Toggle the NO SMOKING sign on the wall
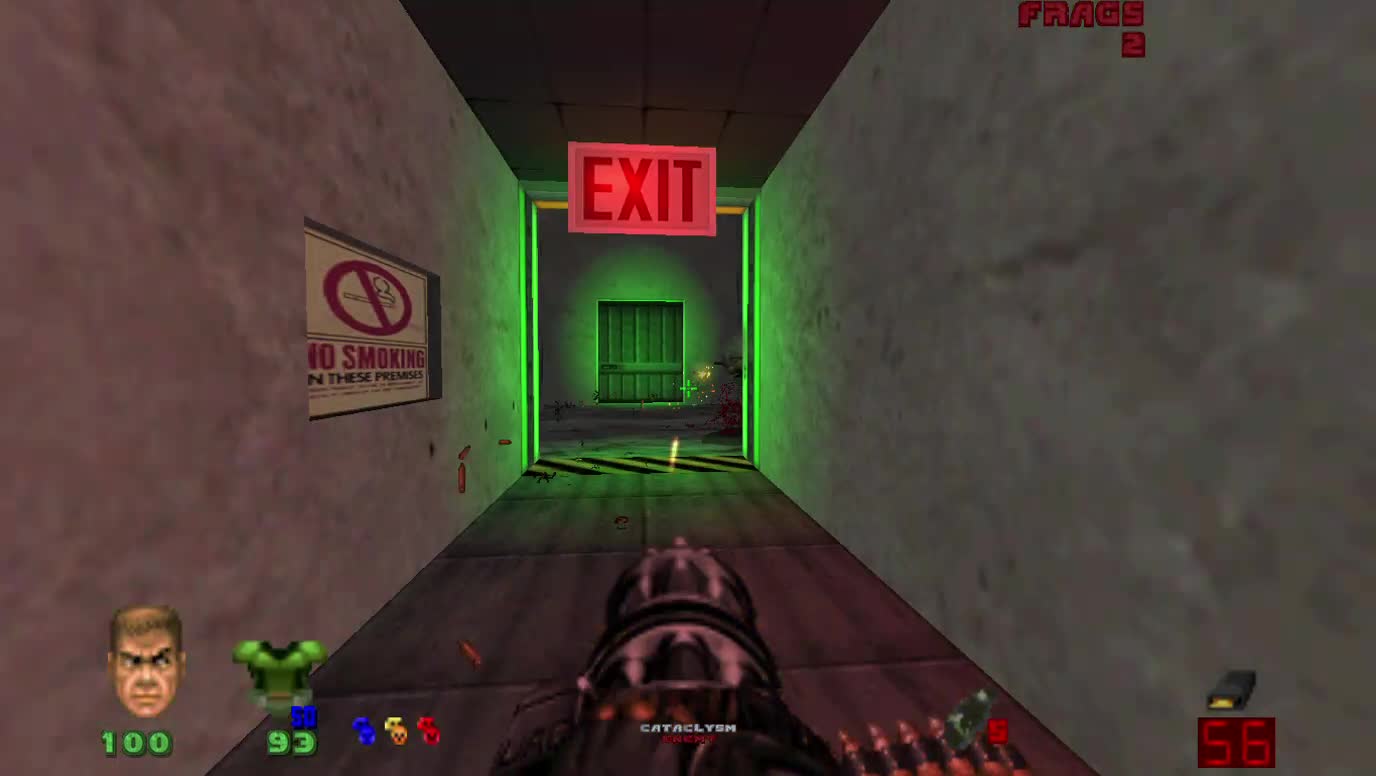Image resolution: width=1376 pixels, height=776 pixels. 367,327
